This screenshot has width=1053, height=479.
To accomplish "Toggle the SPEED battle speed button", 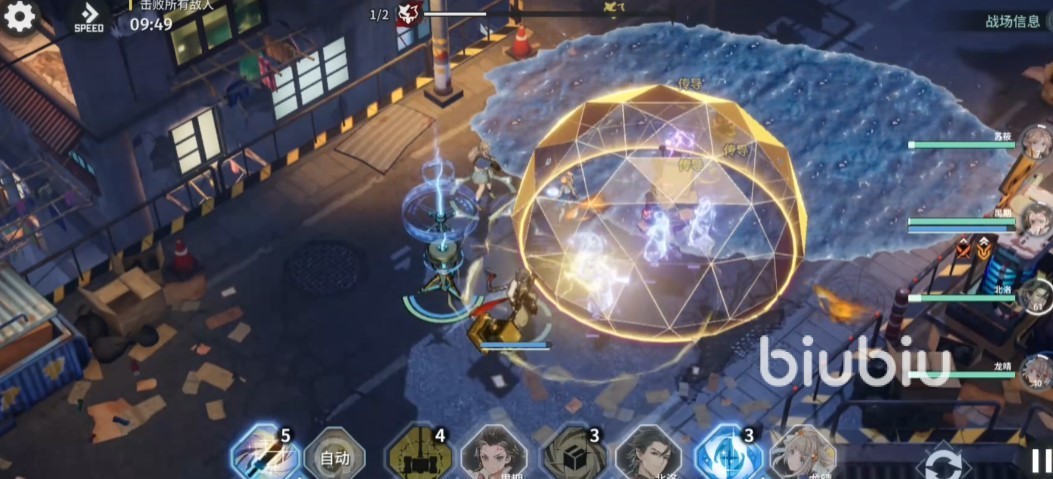I will click(89, 17).
